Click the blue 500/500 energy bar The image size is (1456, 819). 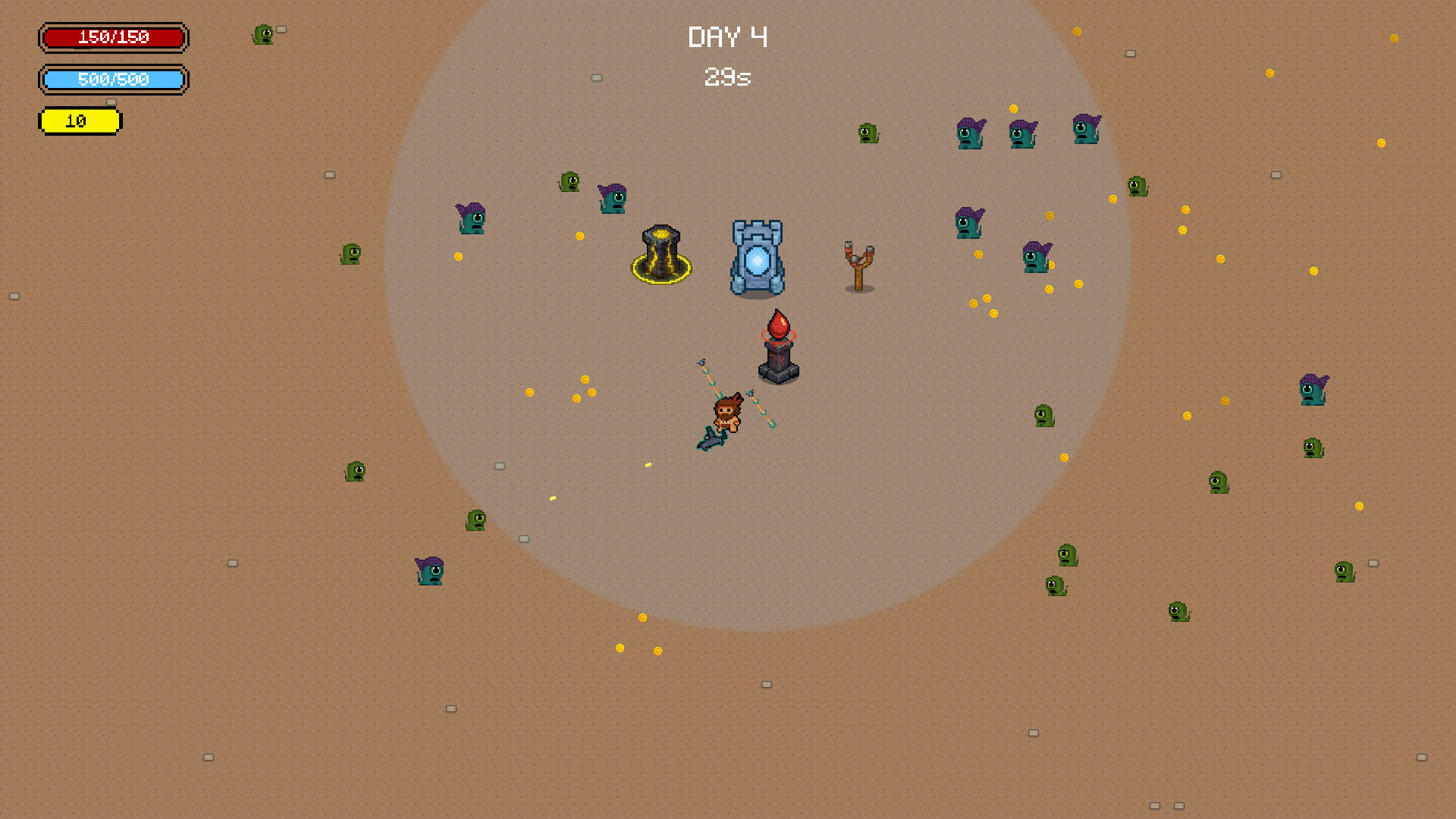(113, 80)
